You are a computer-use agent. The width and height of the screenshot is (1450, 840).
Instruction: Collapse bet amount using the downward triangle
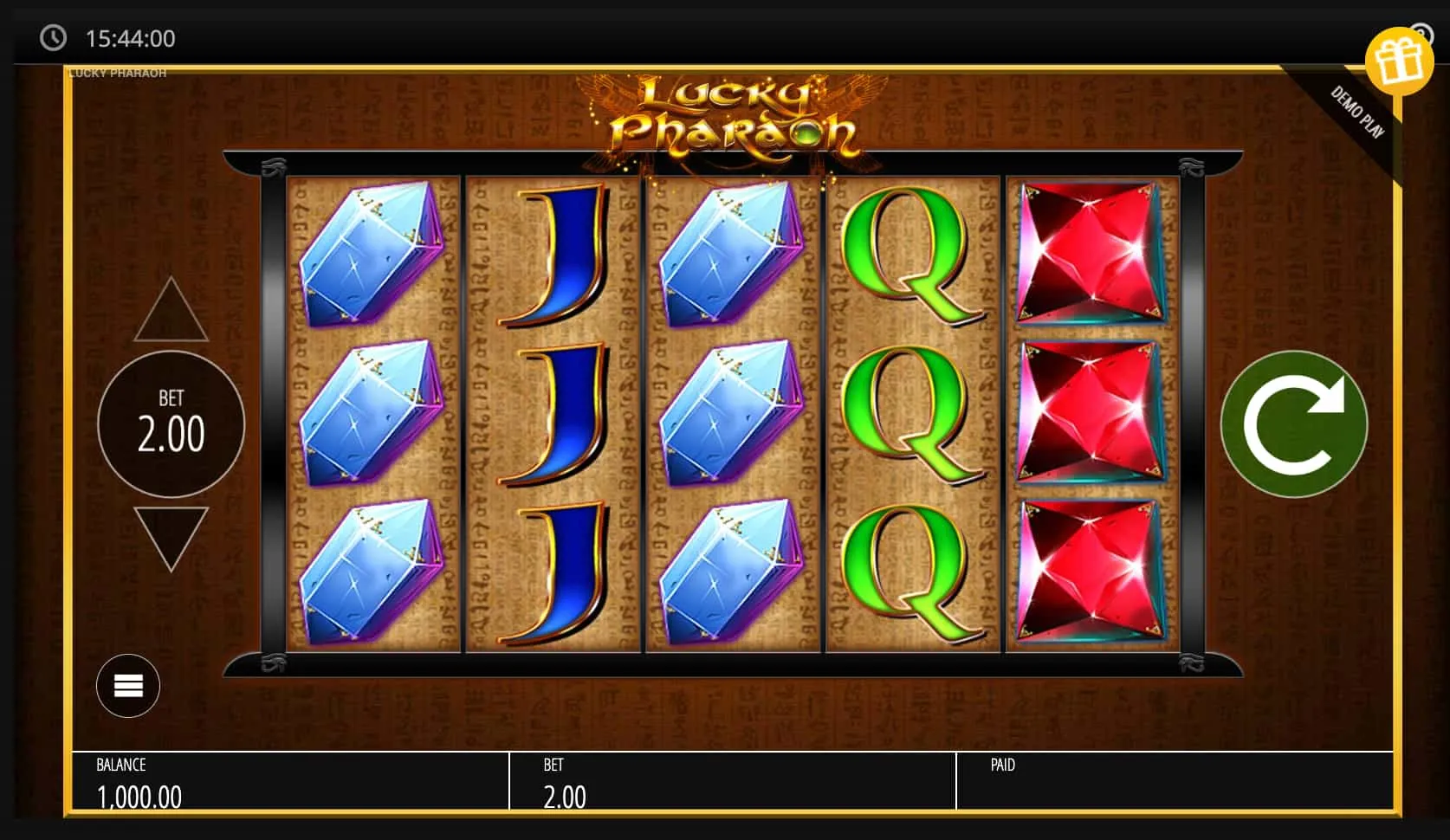click(x=171, y=534)
